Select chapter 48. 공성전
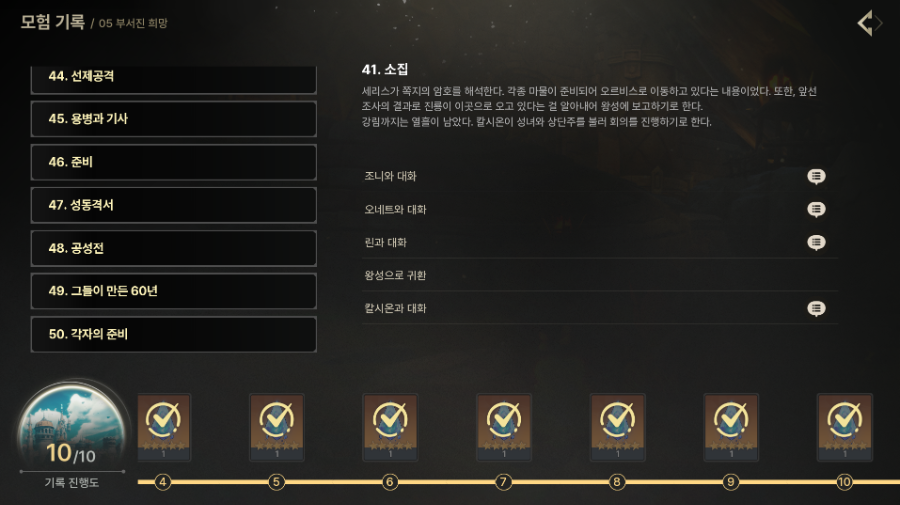This screenshot has height=505, width=900. tap(174, 248)
